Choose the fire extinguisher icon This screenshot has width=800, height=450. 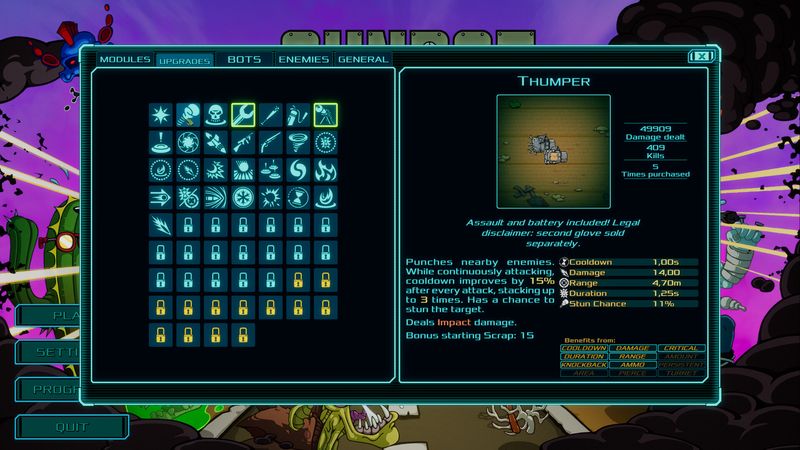click(x=298, y=115)
